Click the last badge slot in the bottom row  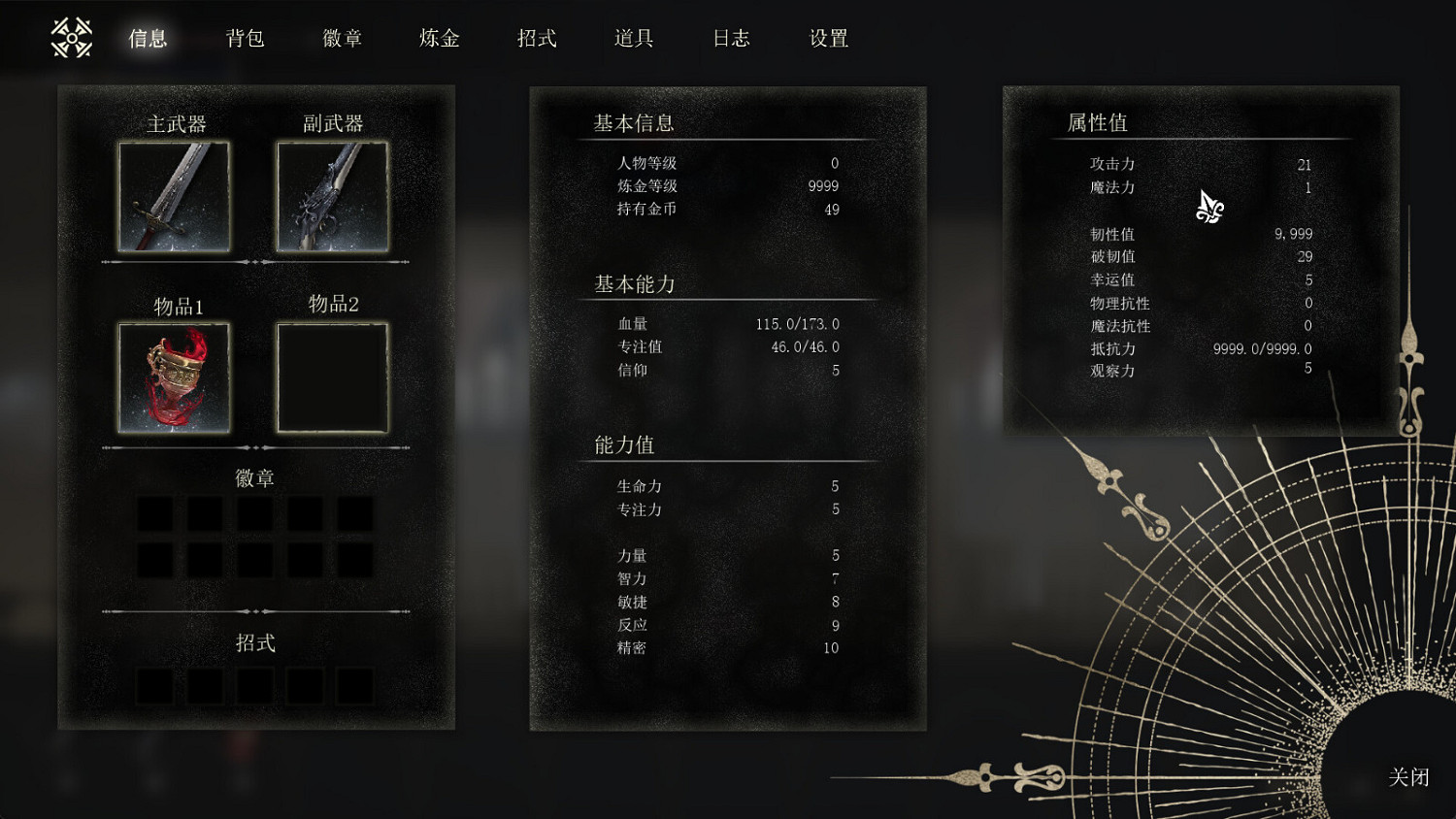coord(354,561)
